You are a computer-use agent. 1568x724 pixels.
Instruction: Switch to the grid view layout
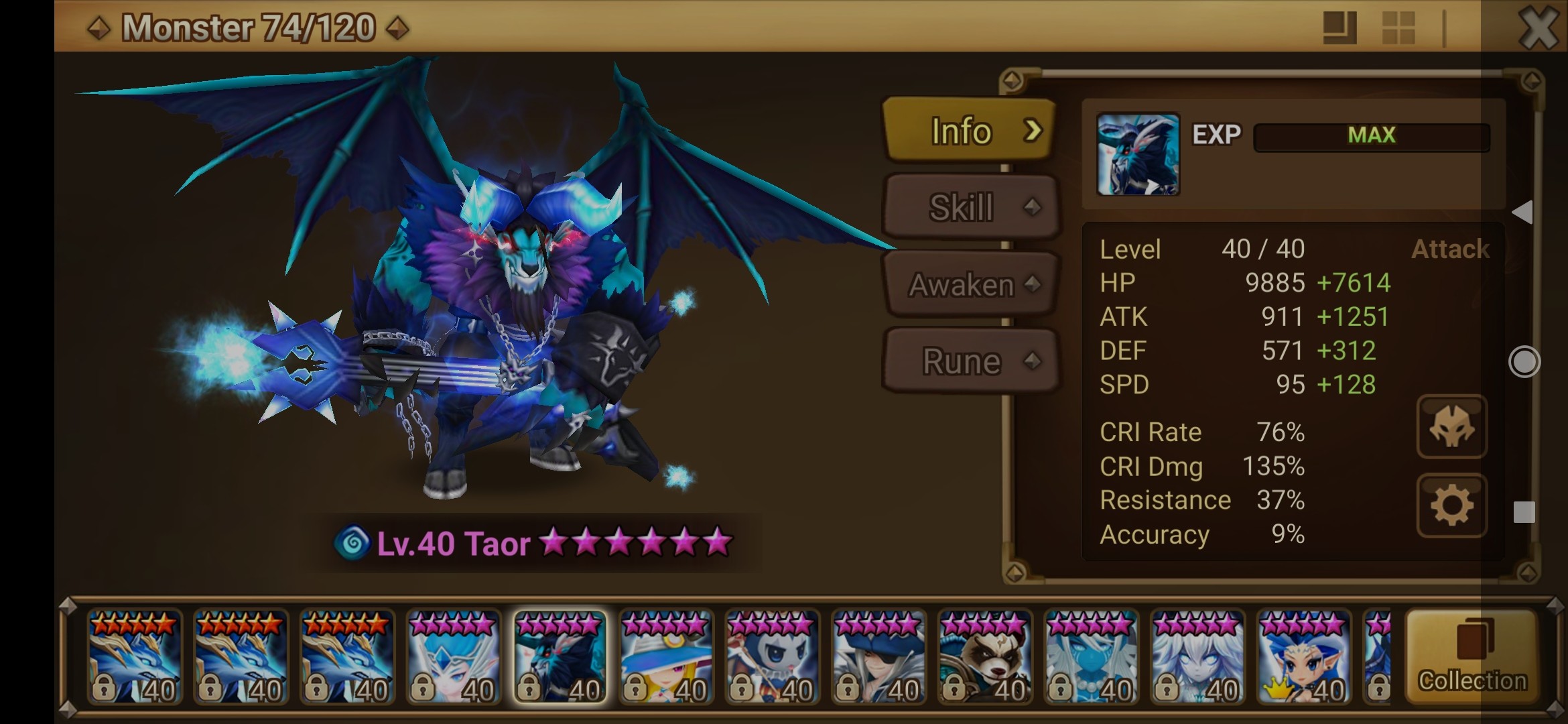click(x=1398, y=28)
